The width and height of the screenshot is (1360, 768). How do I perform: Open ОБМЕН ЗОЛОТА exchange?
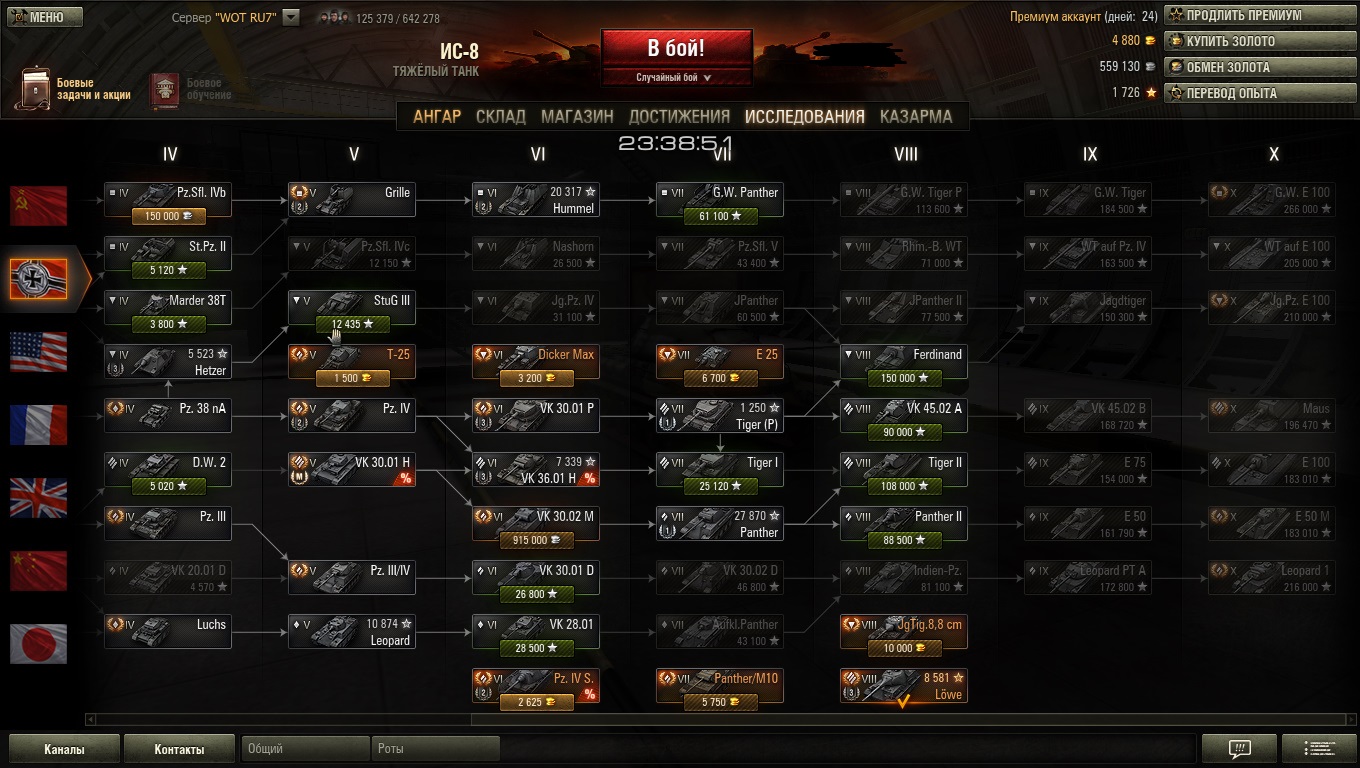[x=1262, y=67]
